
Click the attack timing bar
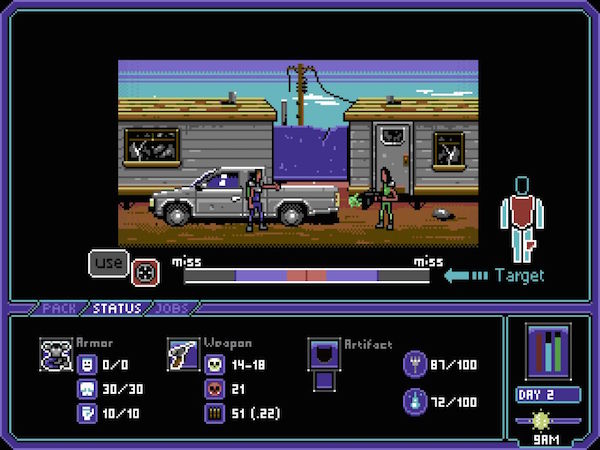point(307,275)
